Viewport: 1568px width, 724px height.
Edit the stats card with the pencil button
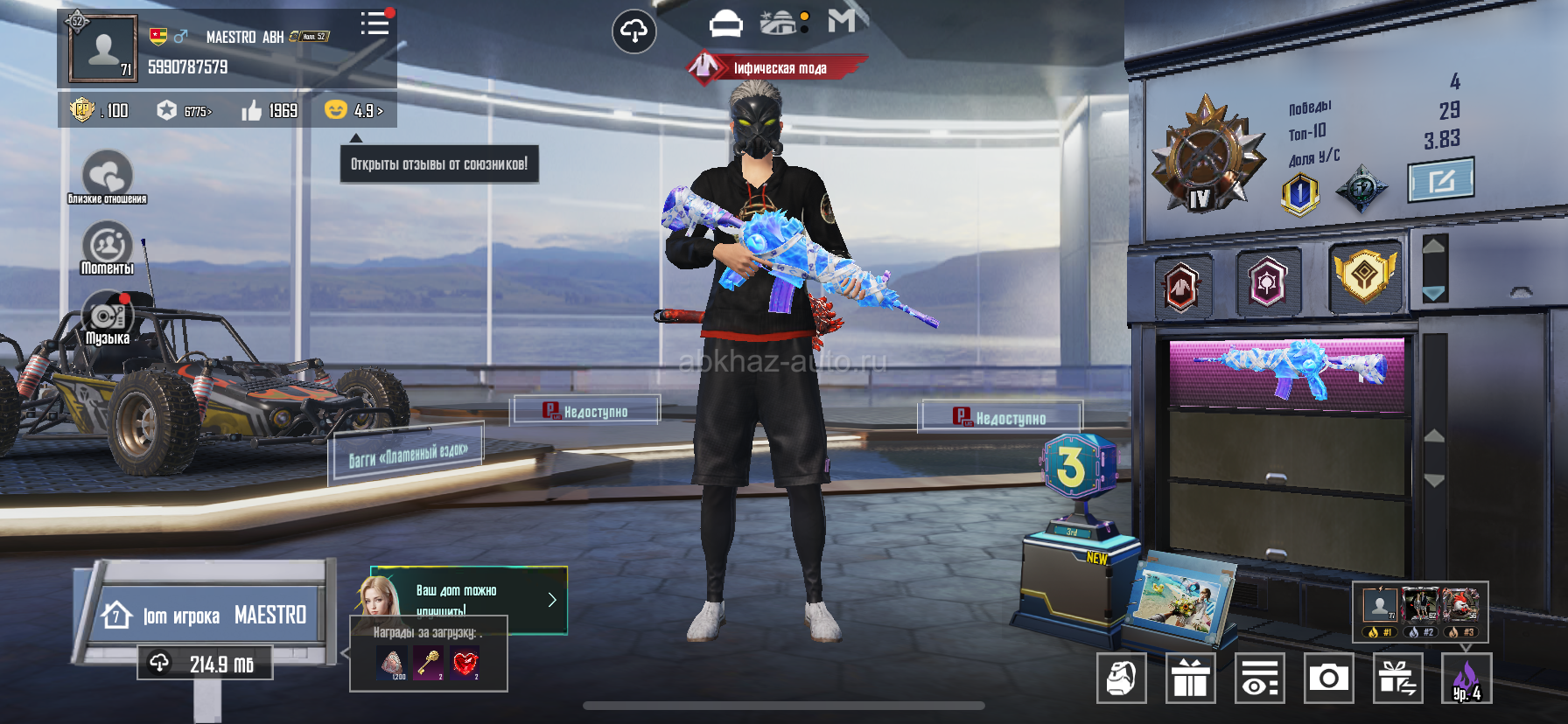(x=1440, y=180)
